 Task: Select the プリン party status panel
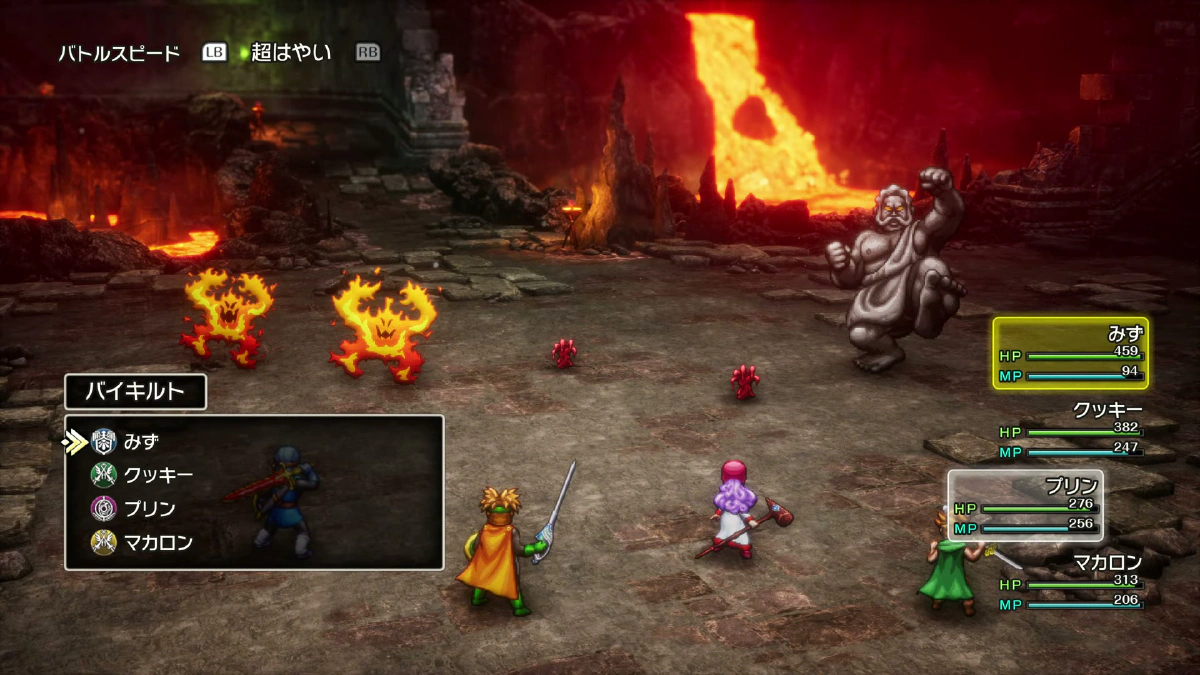pos(1026,506)
